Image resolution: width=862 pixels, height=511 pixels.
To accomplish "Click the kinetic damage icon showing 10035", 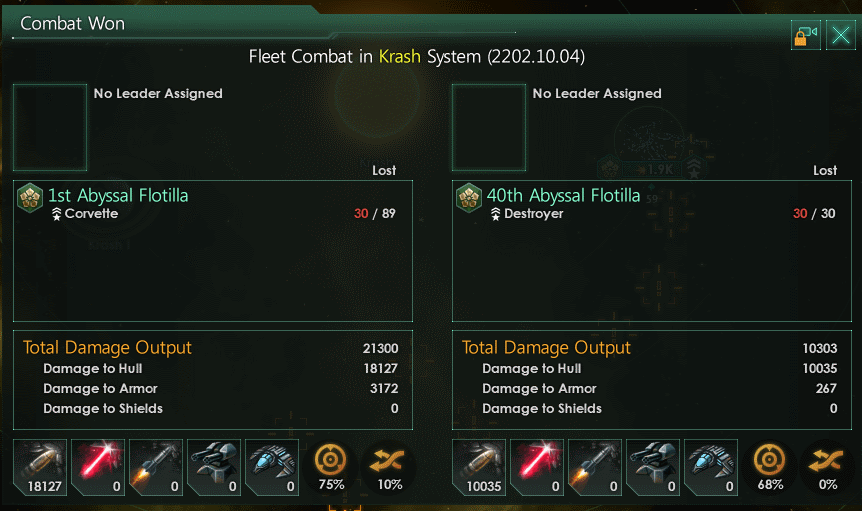I will point(479,467).
